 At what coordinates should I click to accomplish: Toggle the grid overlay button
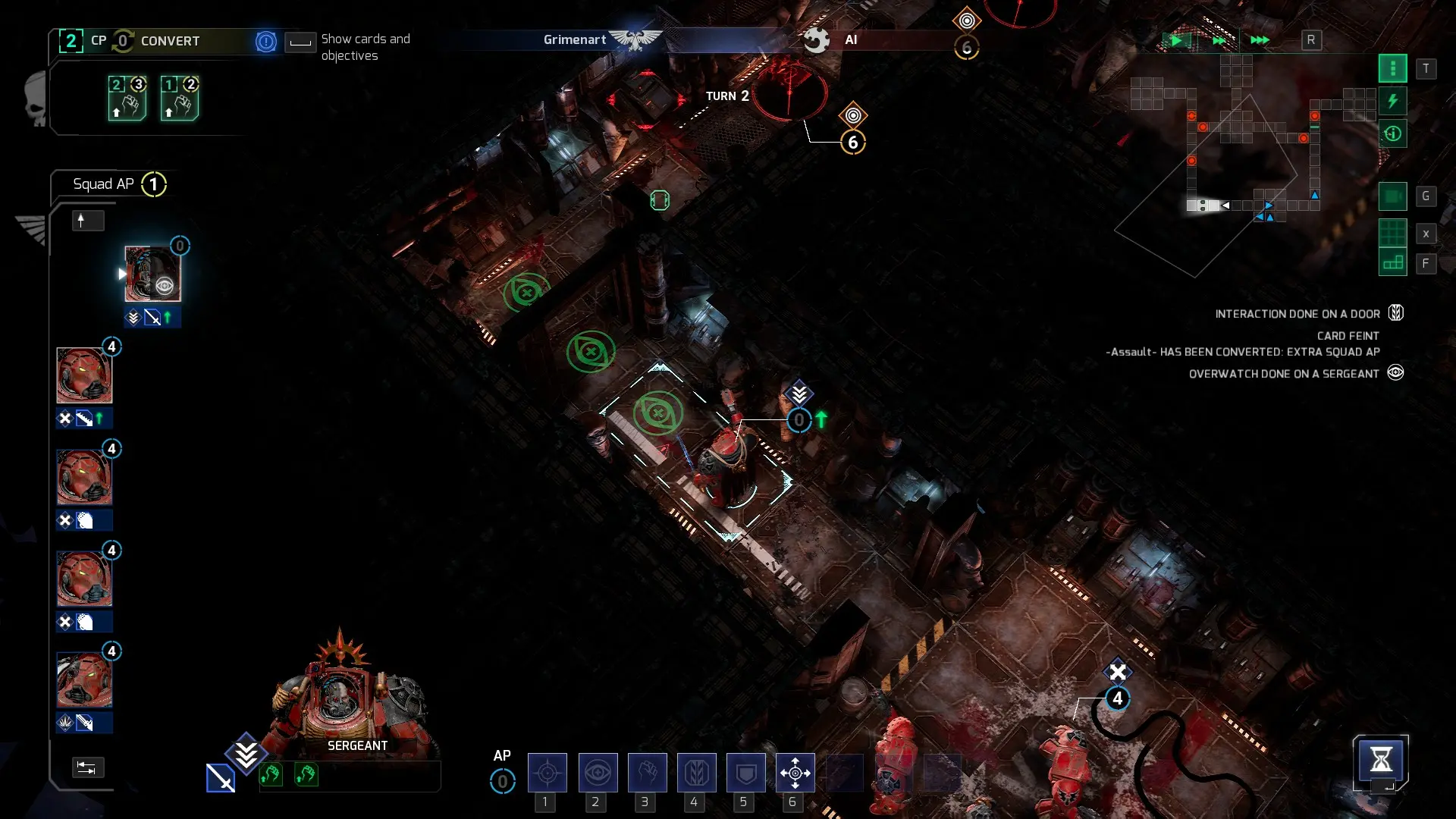1392,234
